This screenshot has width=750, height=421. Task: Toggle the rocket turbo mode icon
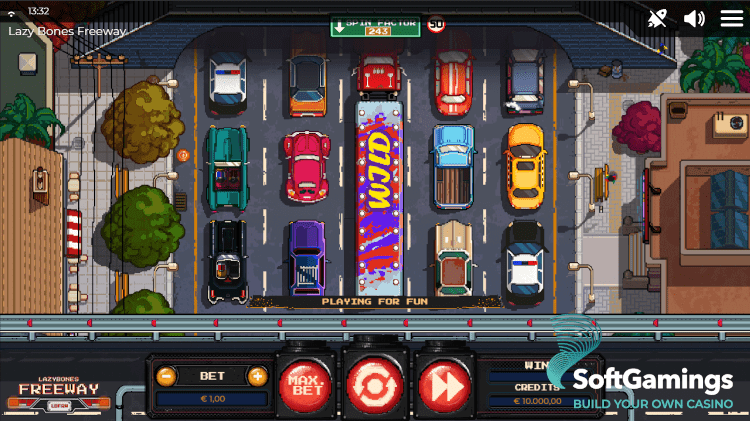coord(657,18)
